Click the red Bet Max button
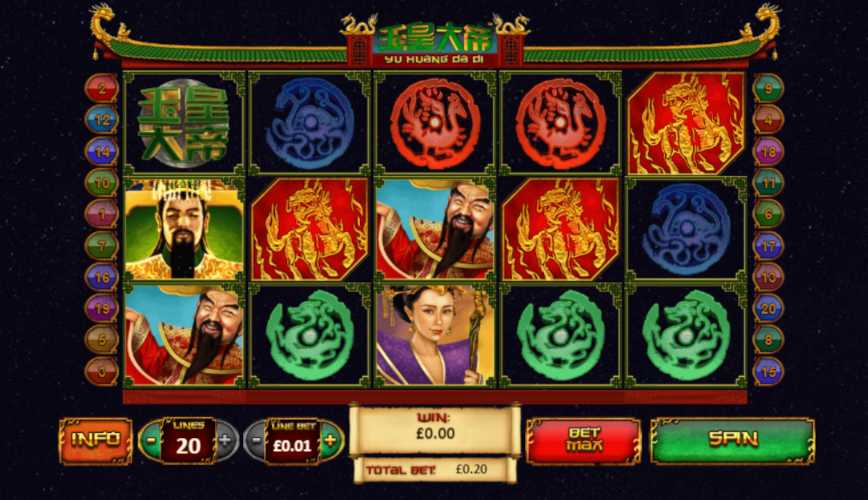868x500 pixels. (x=583, y=440)
